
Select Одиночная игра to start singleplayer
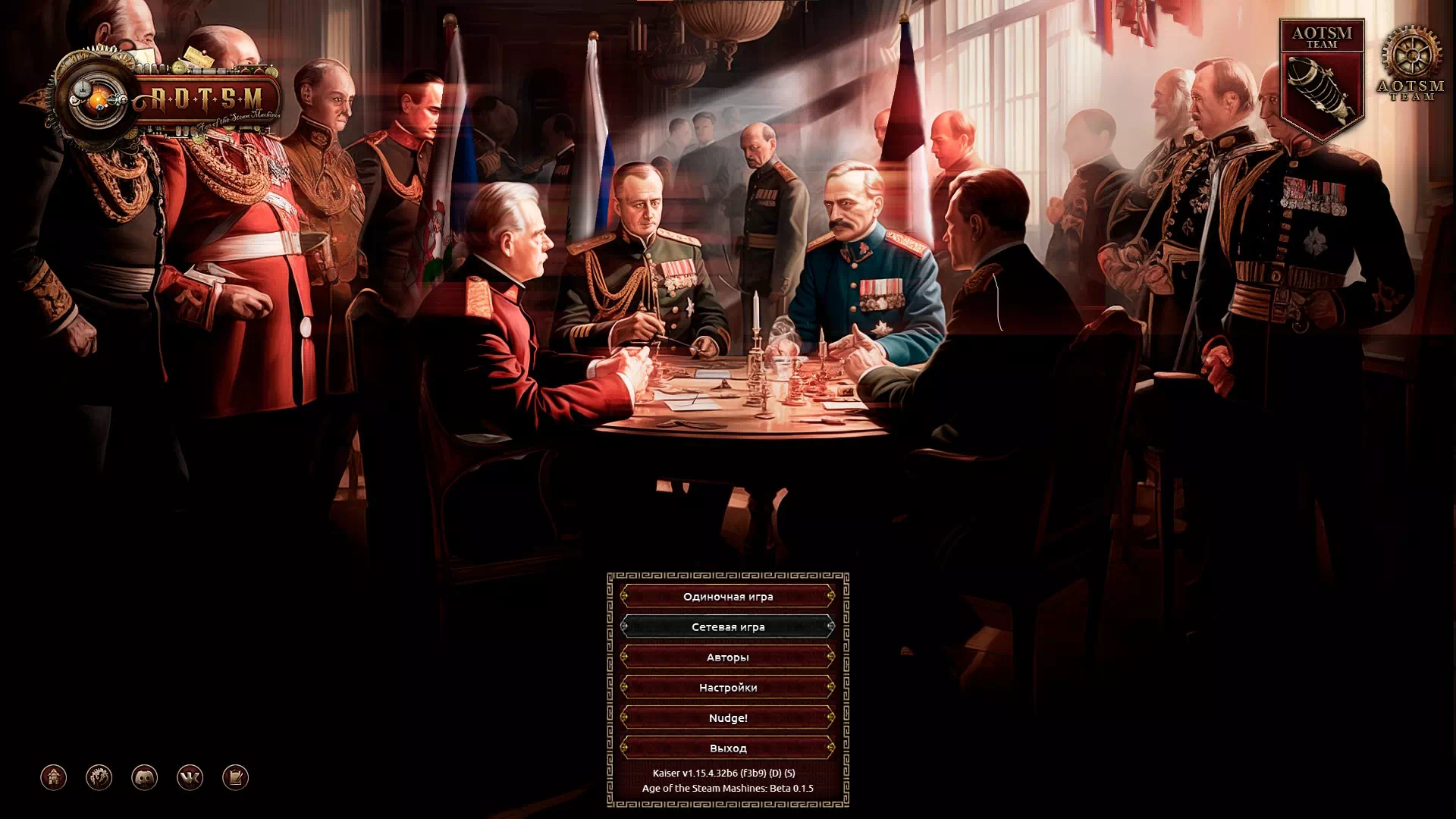click(x=728, y=597)
